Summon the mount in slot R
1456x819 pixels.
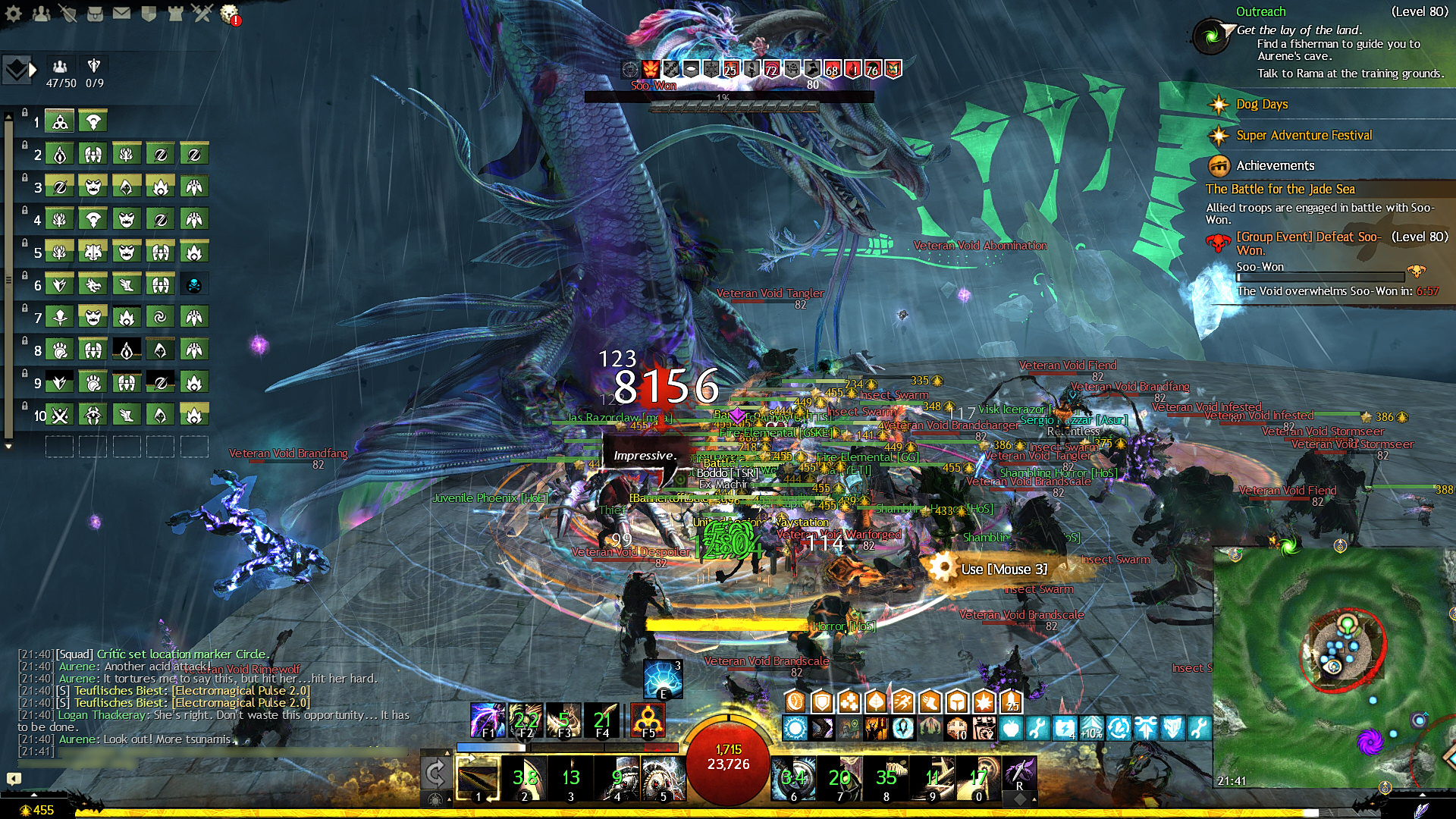(x=1020, y=775)
